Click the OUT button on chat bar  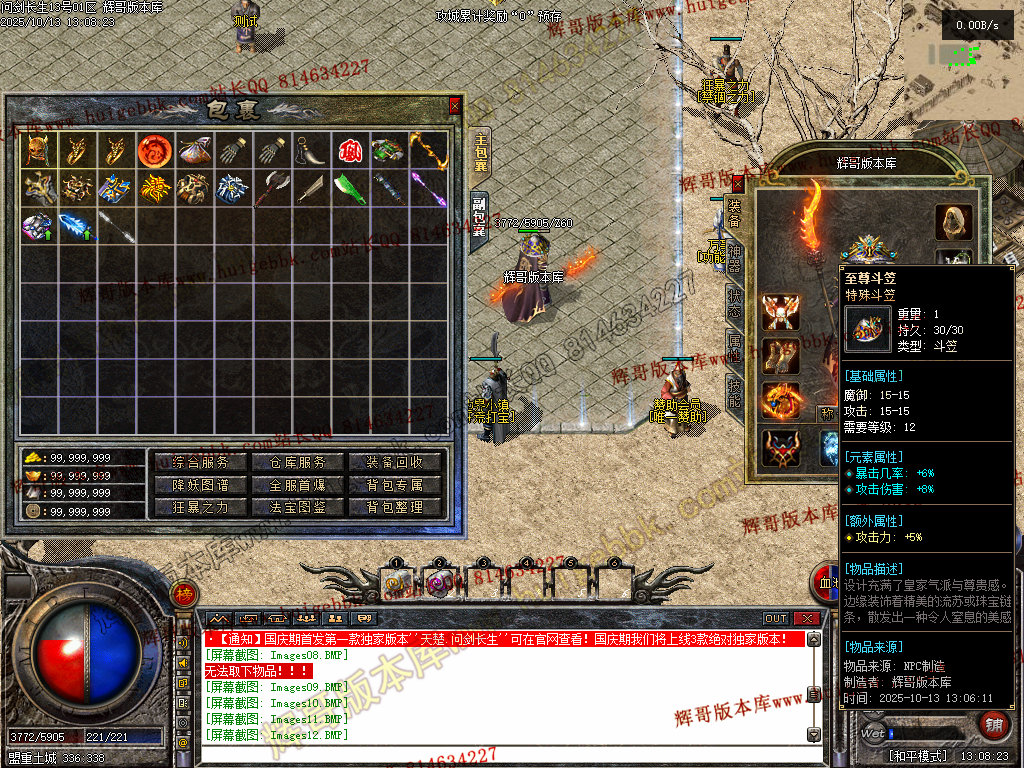[x=776, y=619]
